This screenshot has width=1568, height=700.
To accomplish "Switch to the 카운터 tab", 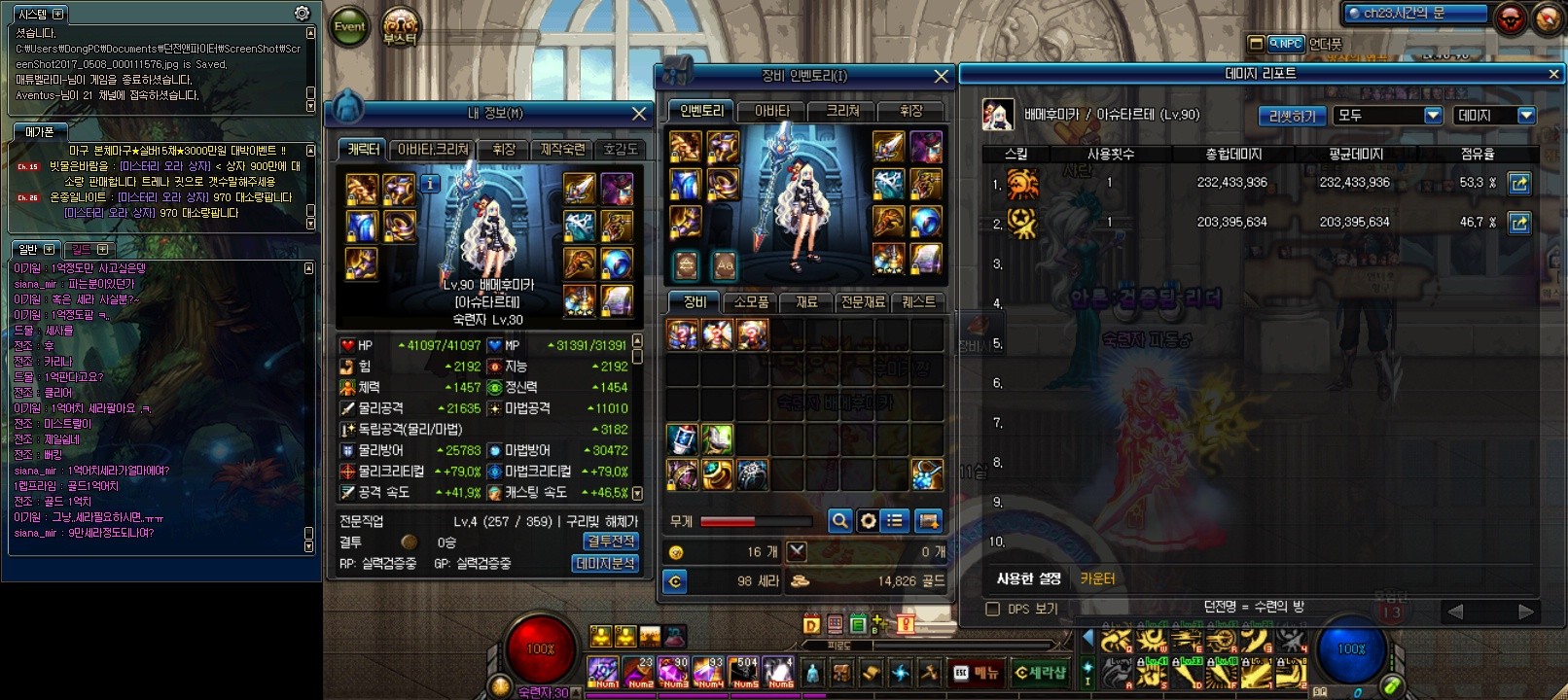I will (1097, 579).
